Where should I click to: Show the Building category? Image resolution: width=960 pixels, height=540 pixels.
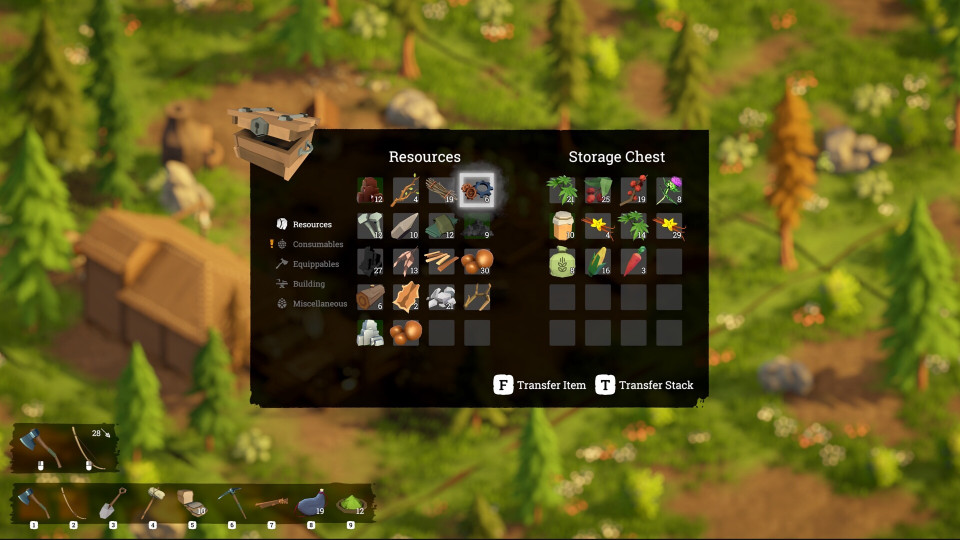[308, 284]
